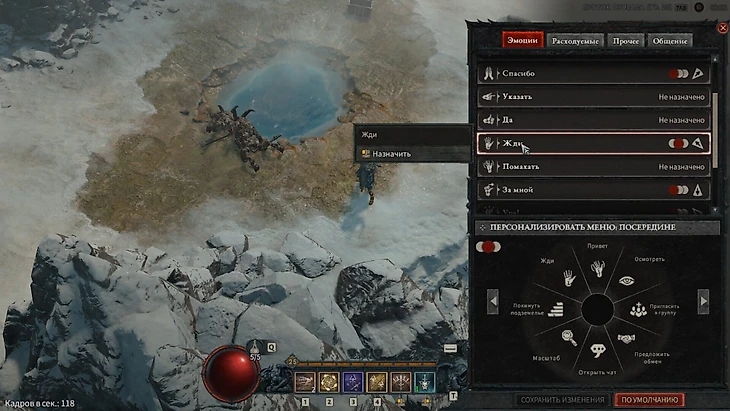Close the emote wheel customization panel
The height and width of the screenshot is (411, 730).
(722, 27)
